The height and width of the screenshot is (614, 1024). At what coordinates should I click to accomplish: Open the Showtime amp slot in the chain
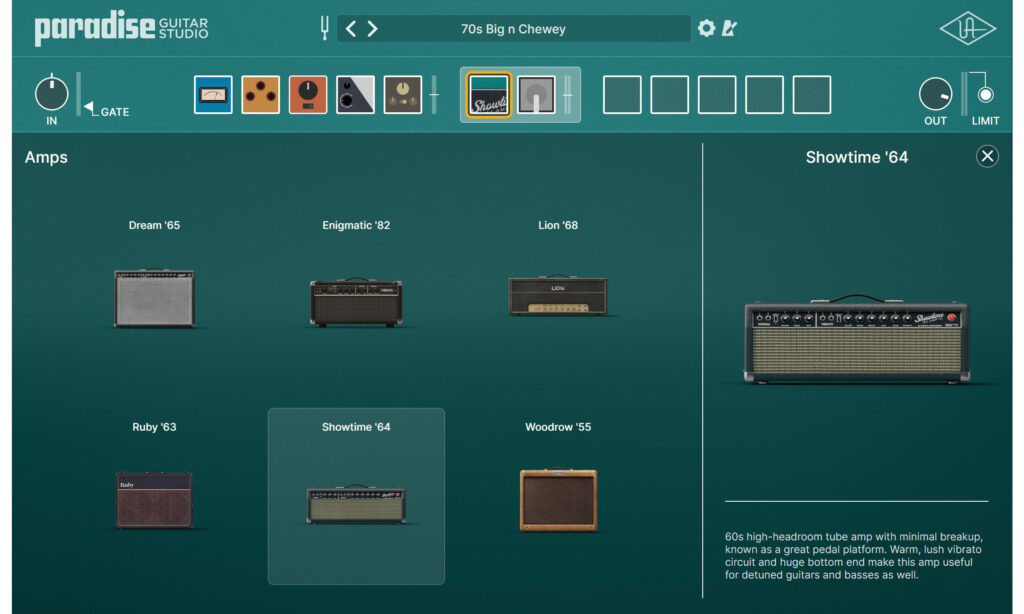489,95
